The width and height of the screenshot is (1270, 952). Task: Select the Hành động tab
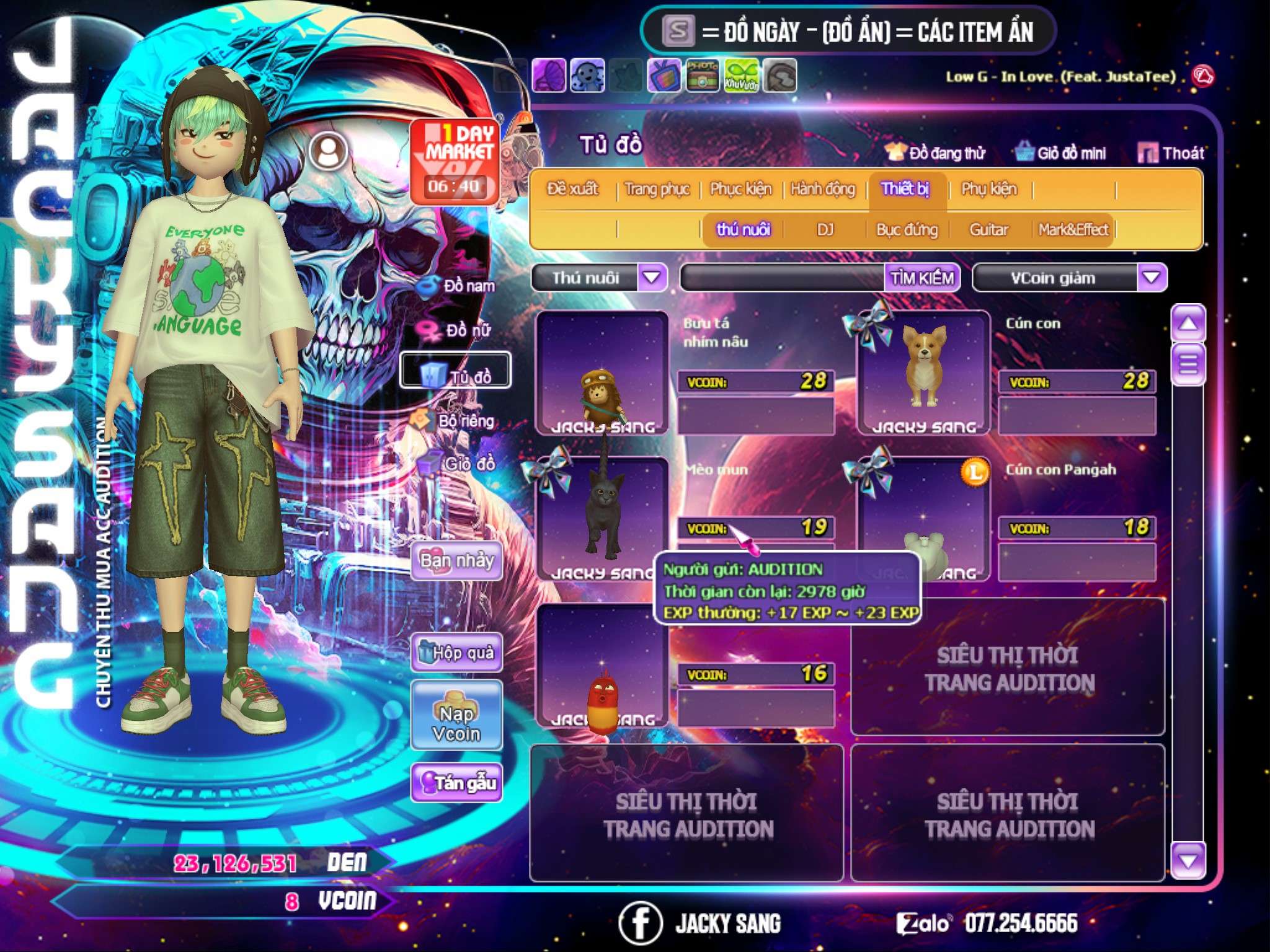click(822, 189)
